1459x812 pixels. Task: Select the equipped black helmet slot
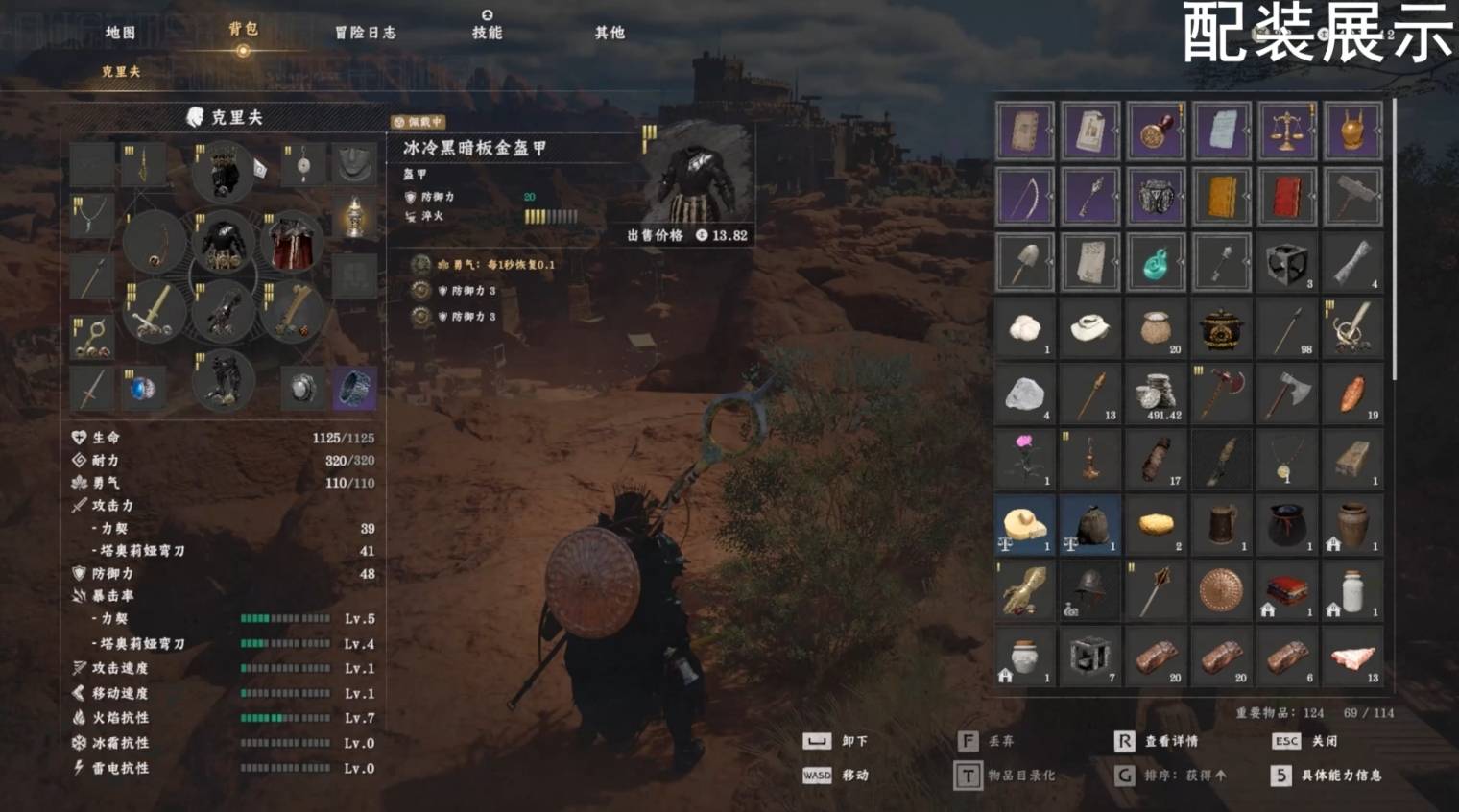pos(224,173)
